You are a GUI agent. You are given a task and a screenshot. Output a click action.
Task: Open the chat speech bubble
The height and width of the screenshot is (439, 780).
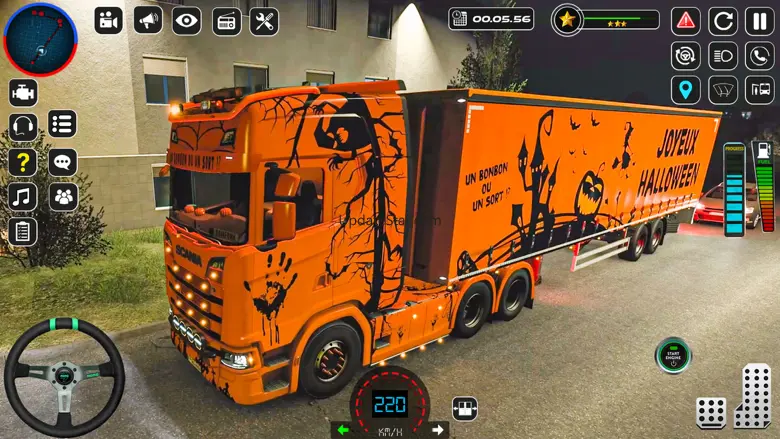(x=62, y=161)
